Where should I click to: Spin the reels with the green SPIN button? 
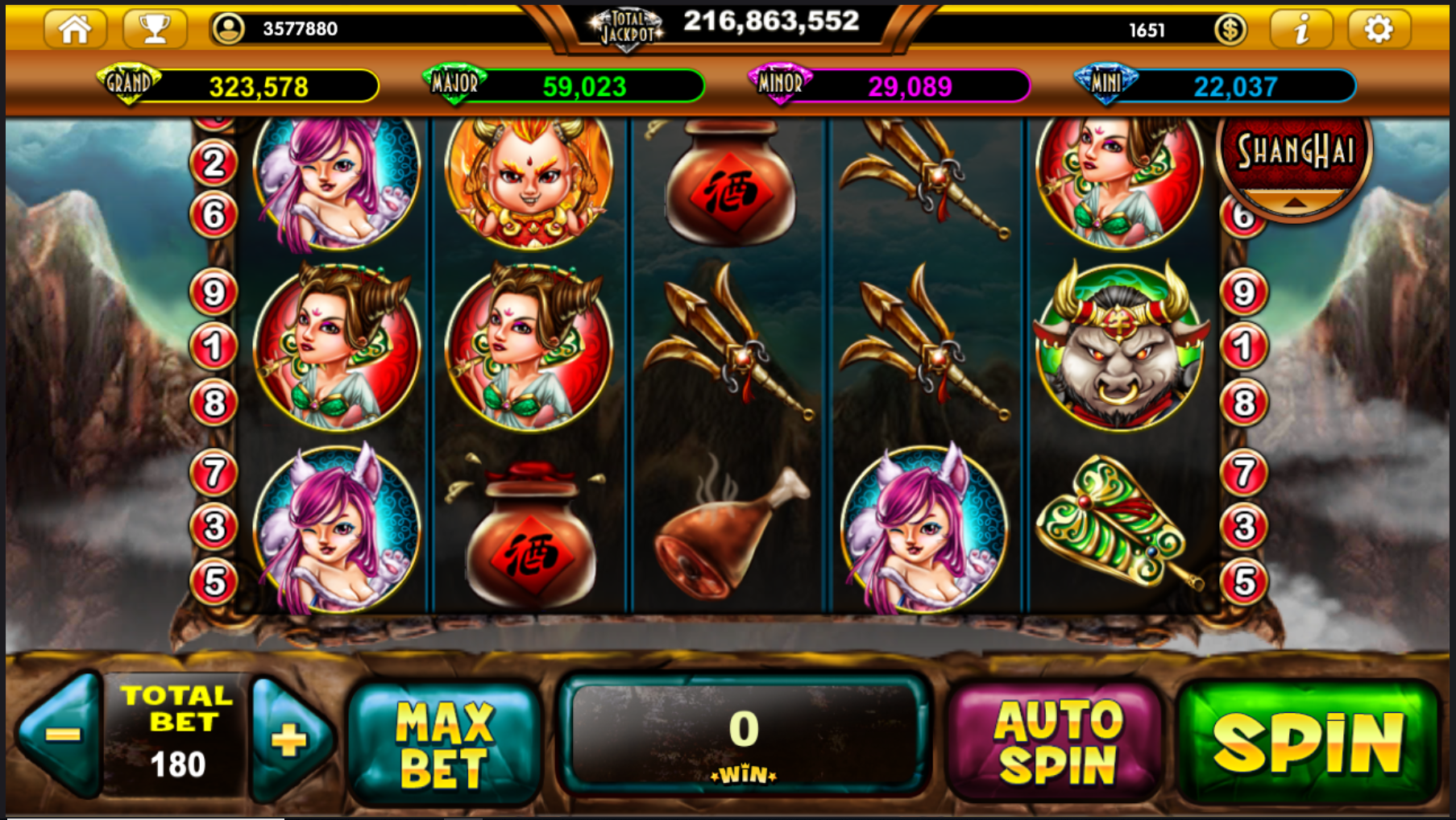pyautogui.click(x=1308, y=742)
